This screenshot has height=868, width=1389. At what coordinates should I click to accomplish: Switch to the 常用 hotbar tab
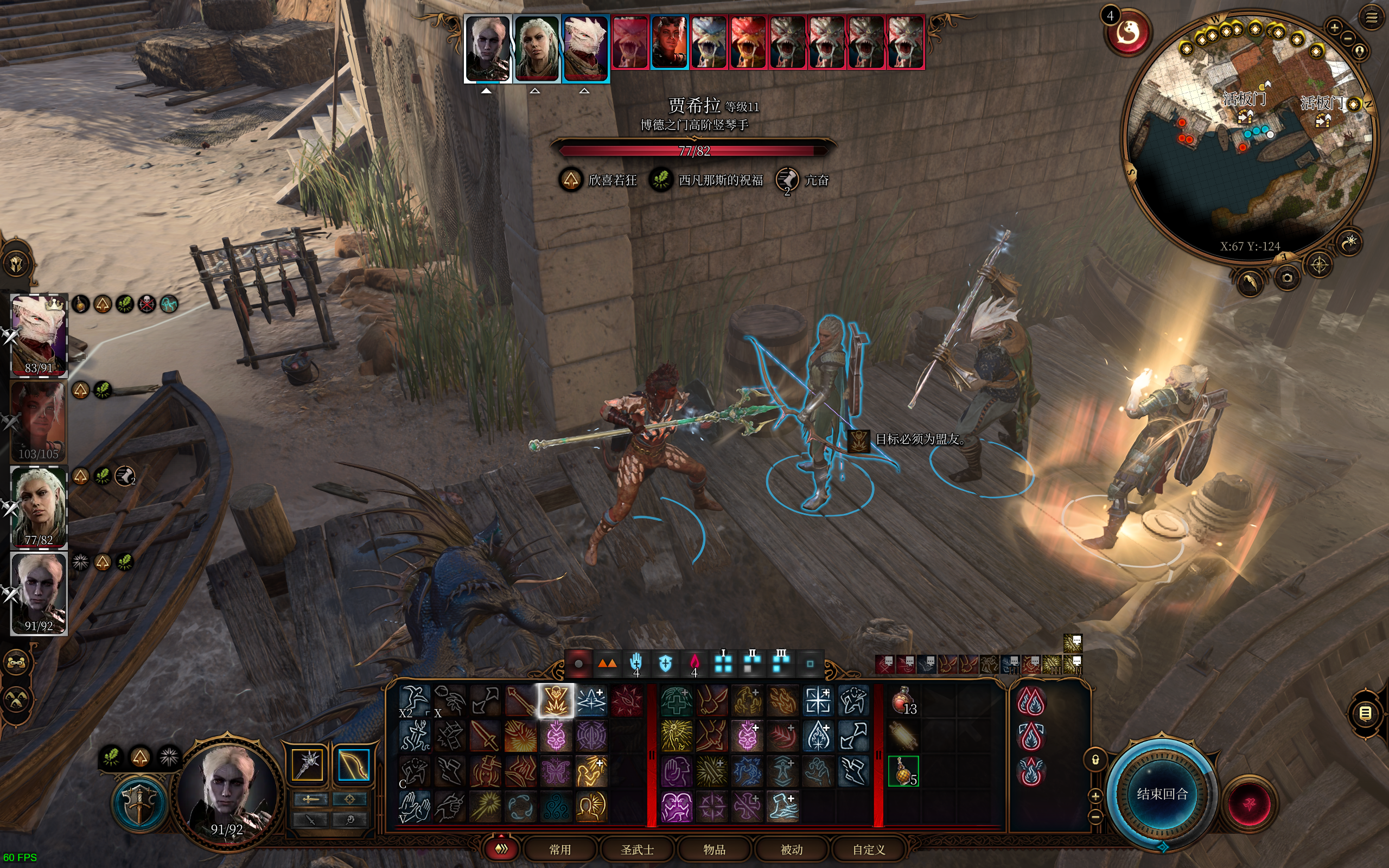pyautogui.click(x=559, y=849)
